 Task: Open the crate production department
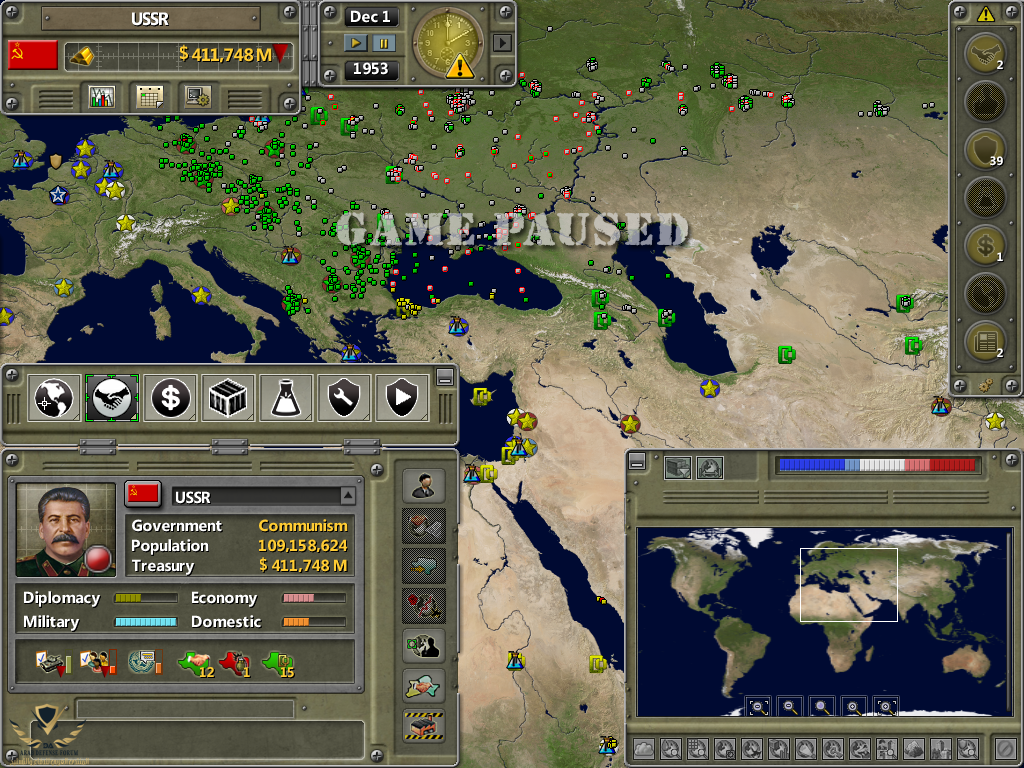(x=228, y=398)
